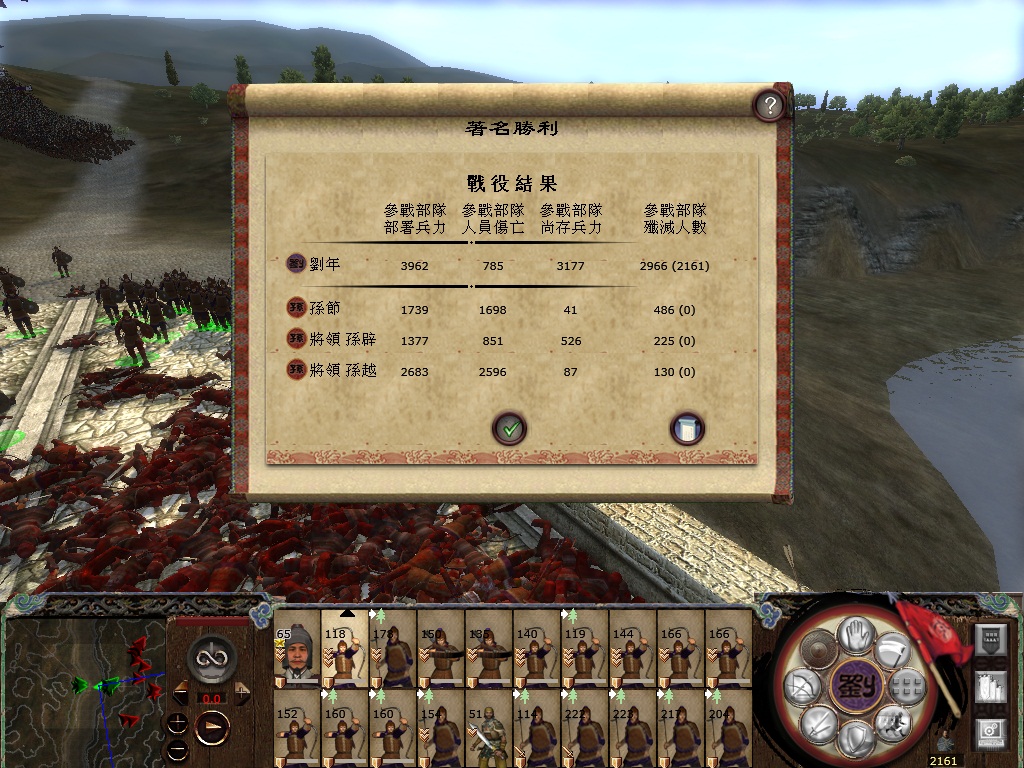Image resolution: width=1024 pixels, height=768 pixels.
Task: Open the gear options button in the corner
Action: pyautogui.click(x=989, y=735)
